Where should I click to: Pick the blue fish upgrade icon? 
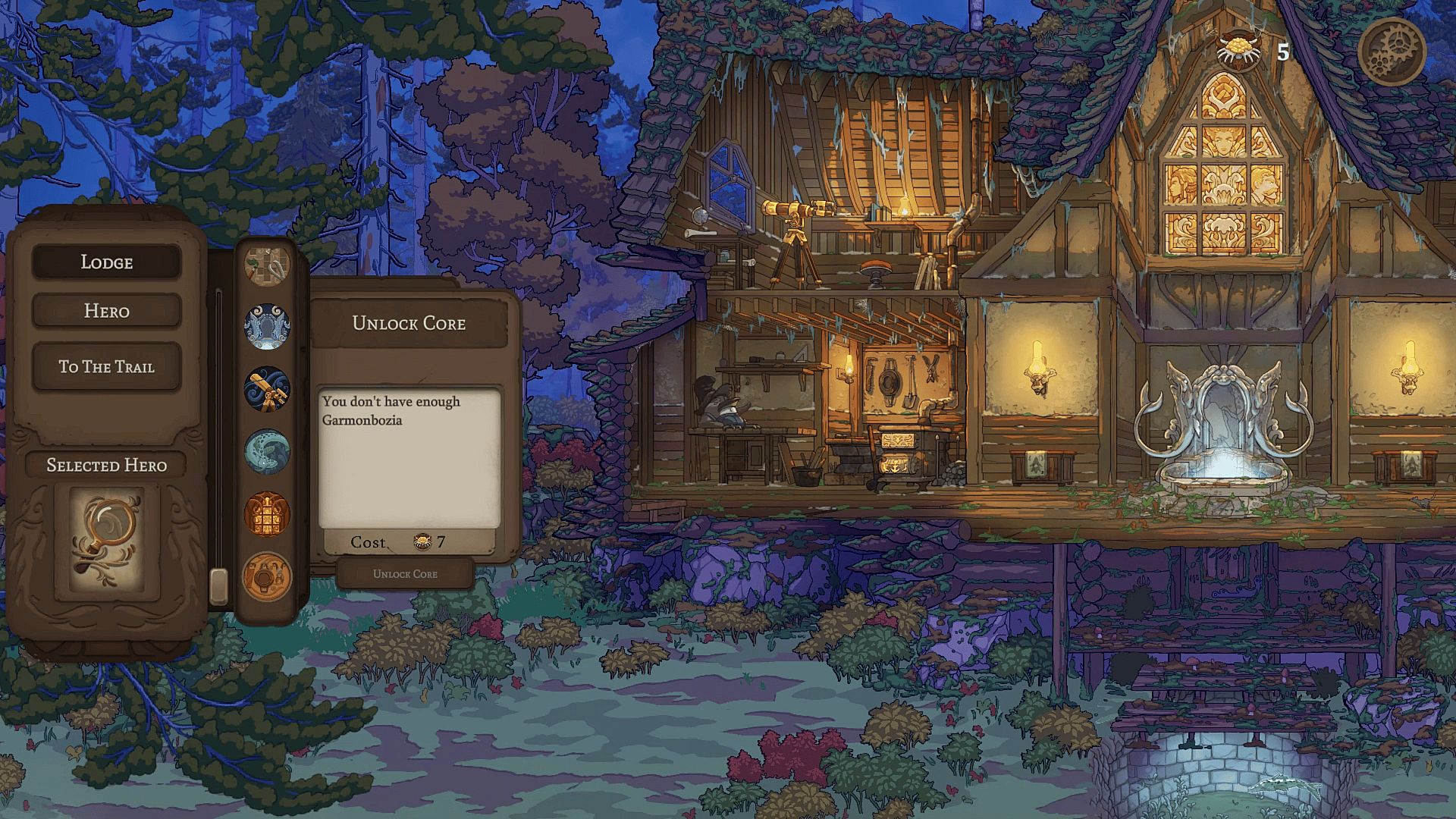click(267, 452)
